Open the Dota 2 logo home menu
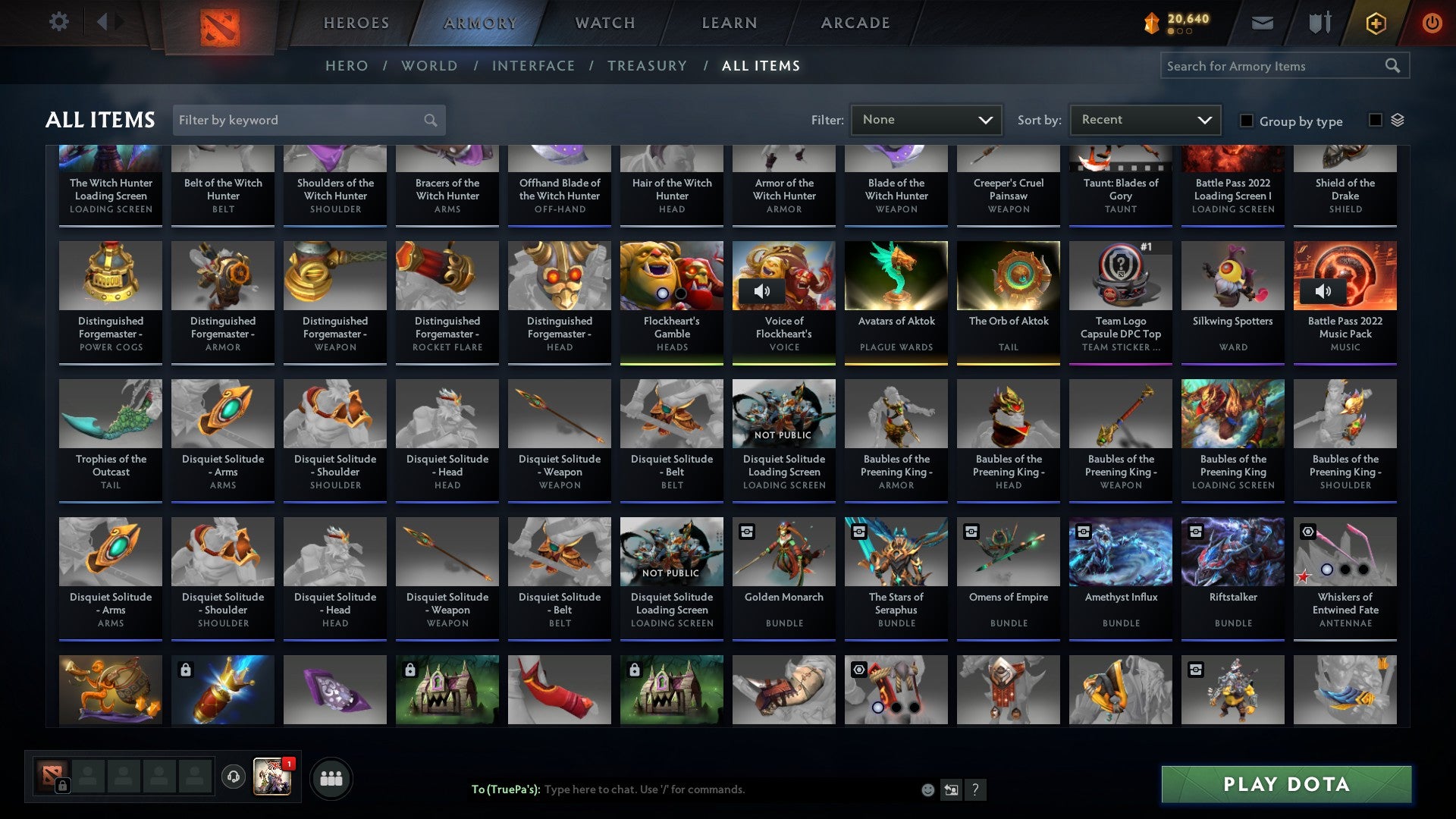The height and width of the screenshot is (819, 1456). coord(220,23)
